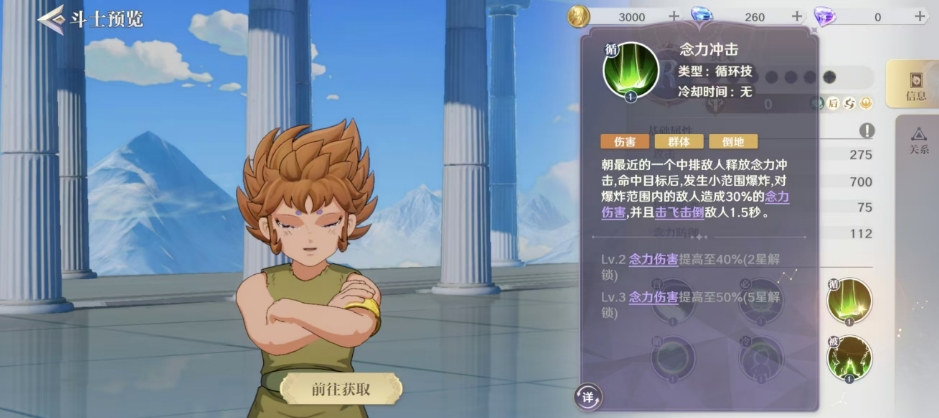This screenshot has width=939, height=418.
Task: Go back from the 斗士预览 screen
Action: tap(50, 19)
